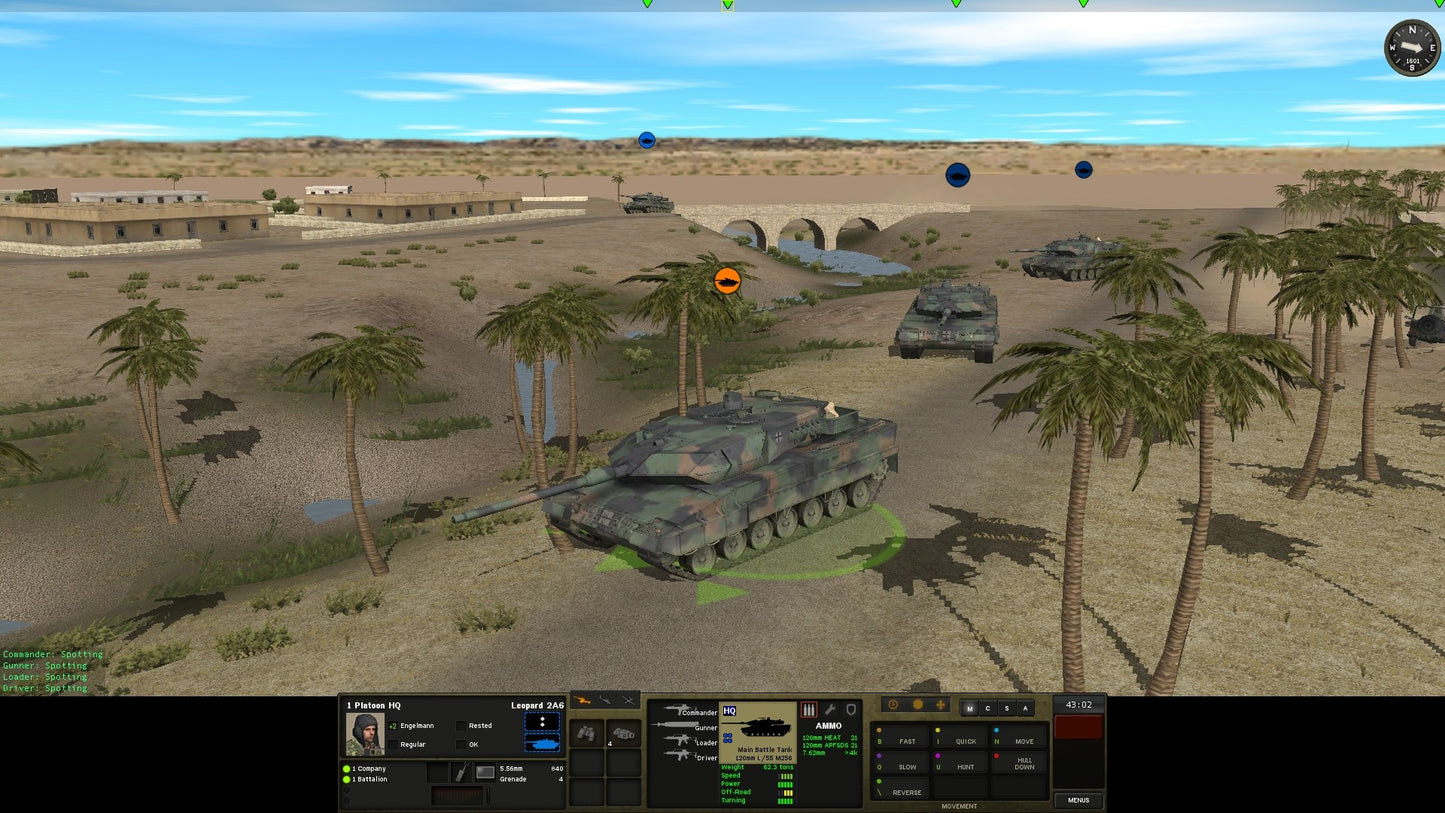Open the wrench maintenance status icon
Screen dimensions: 1445x813
[830, 710]
